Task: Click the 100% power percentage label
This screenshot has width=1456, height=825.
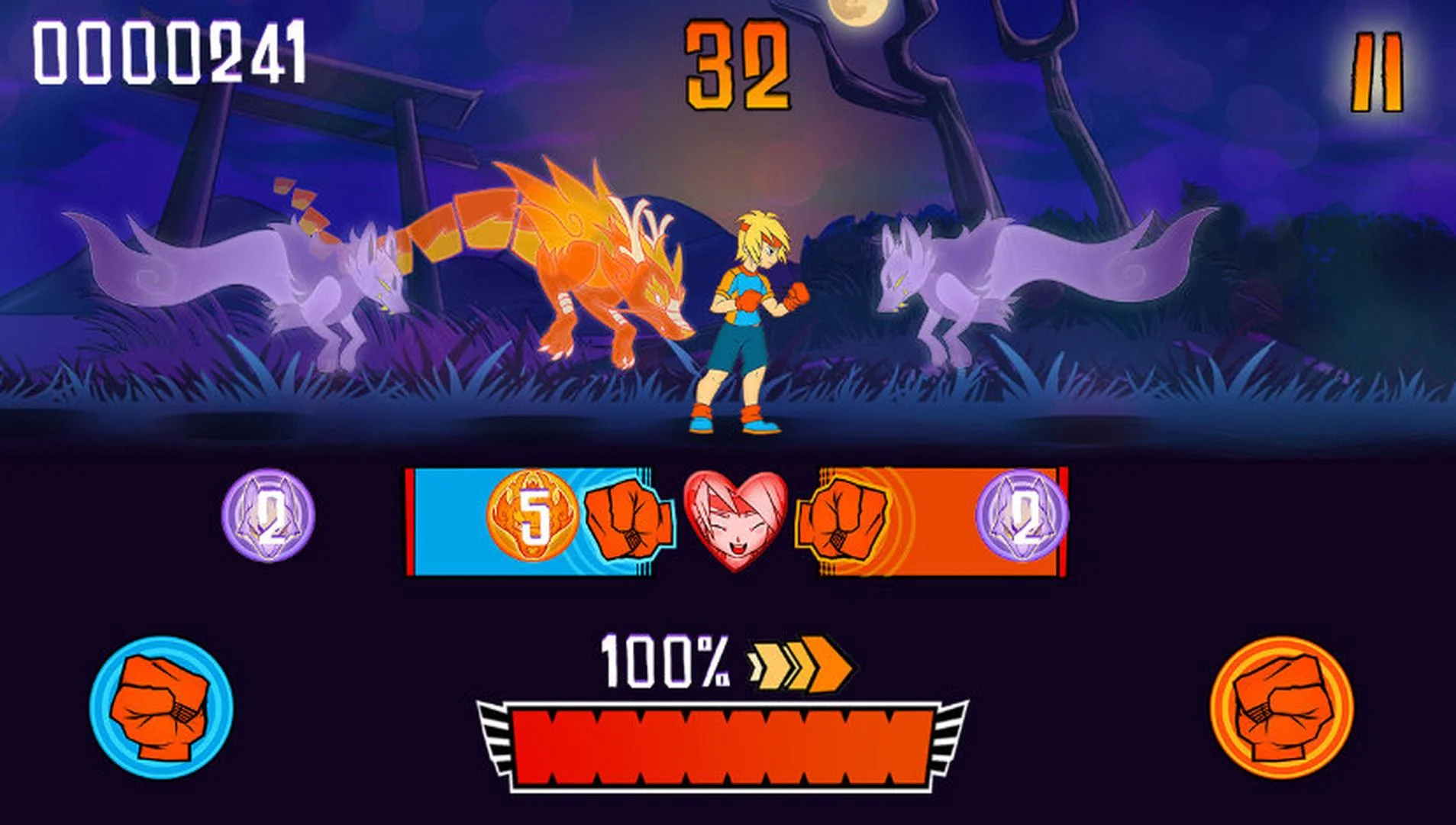Action: pos(666,664)
